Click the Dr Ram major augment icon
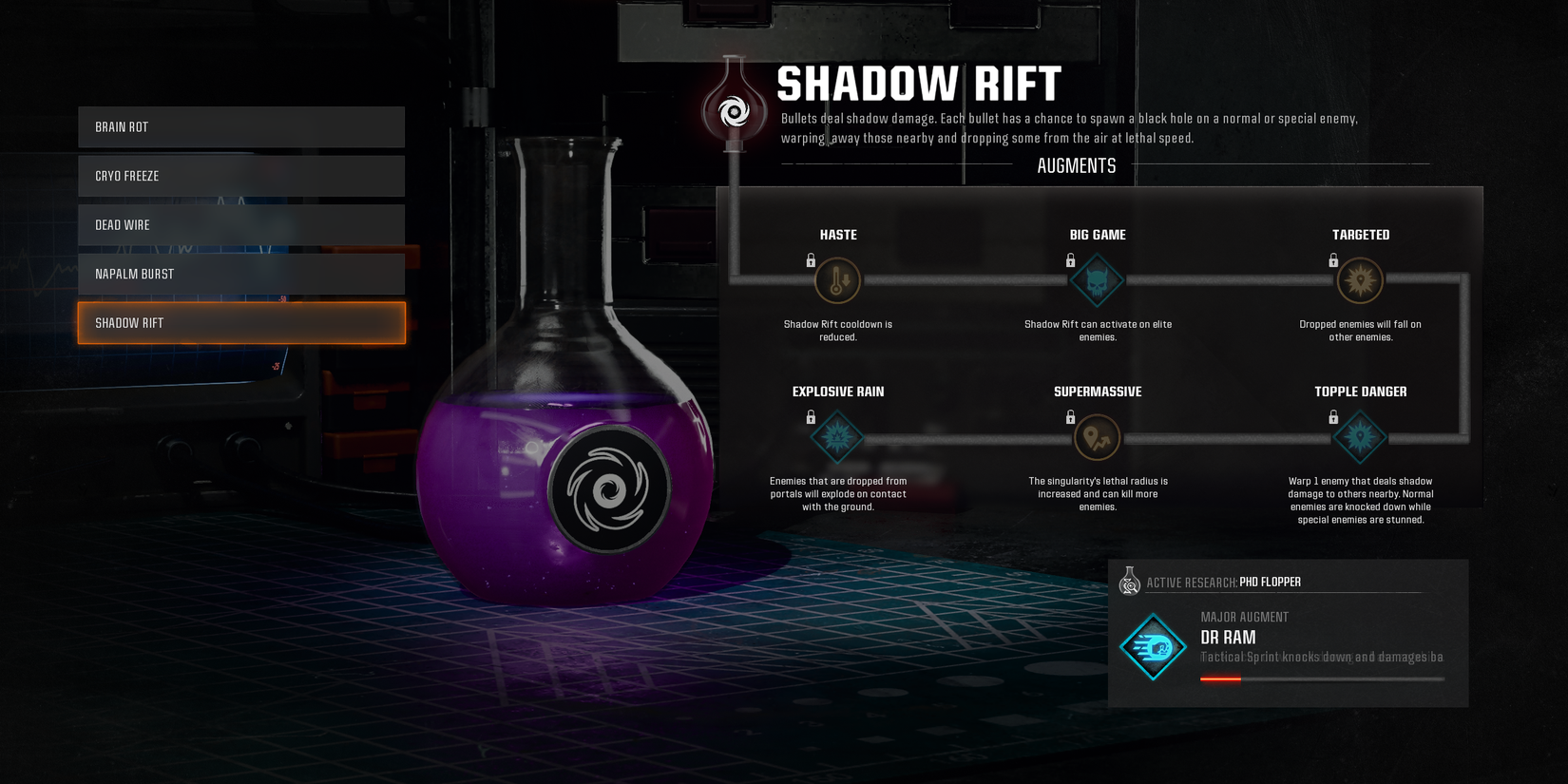Viewport: 1568px width, 784px height. pos(1153,644)
